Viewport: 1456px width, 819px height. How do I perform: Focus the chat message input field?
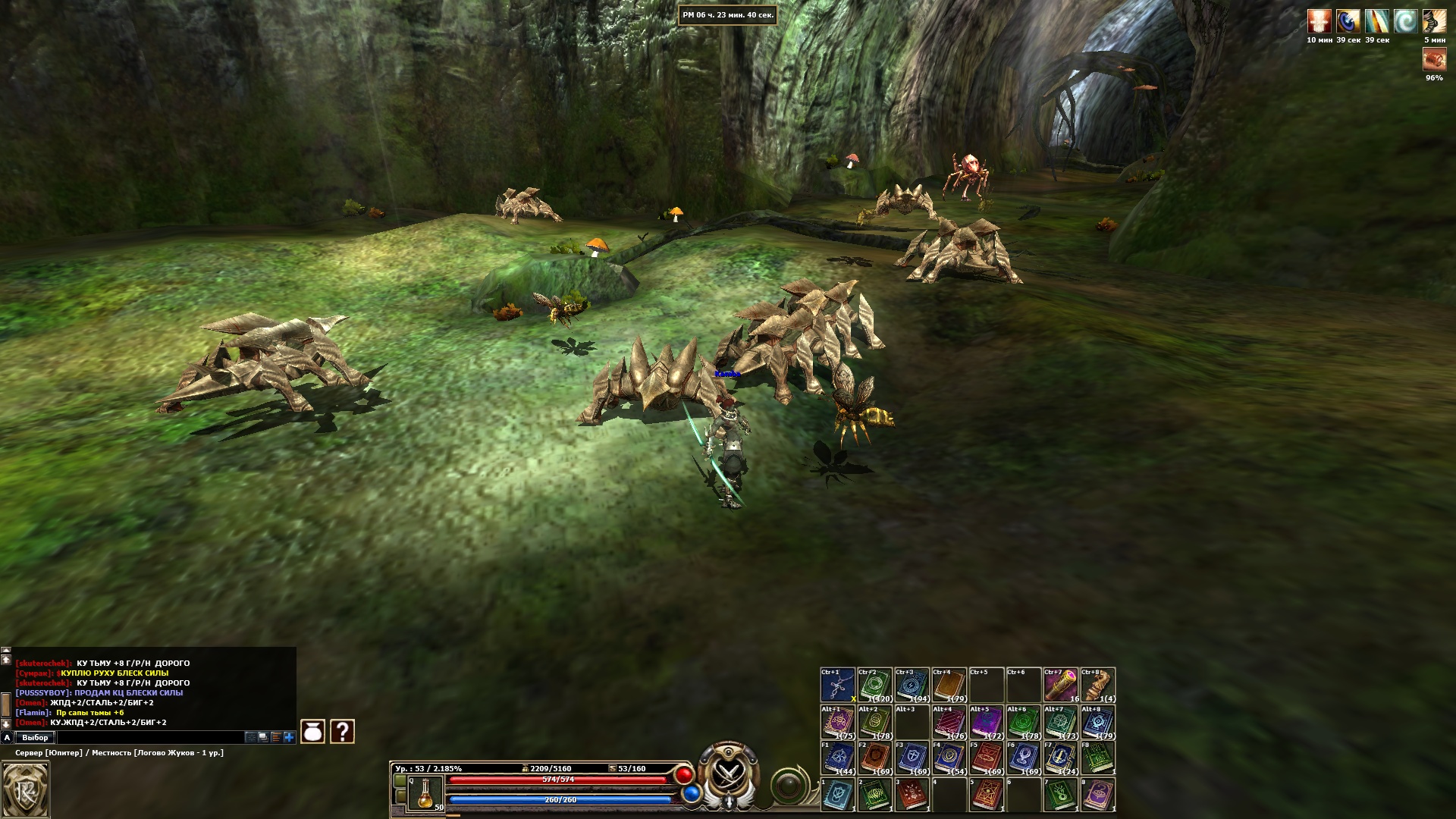(x=150, y=737)
